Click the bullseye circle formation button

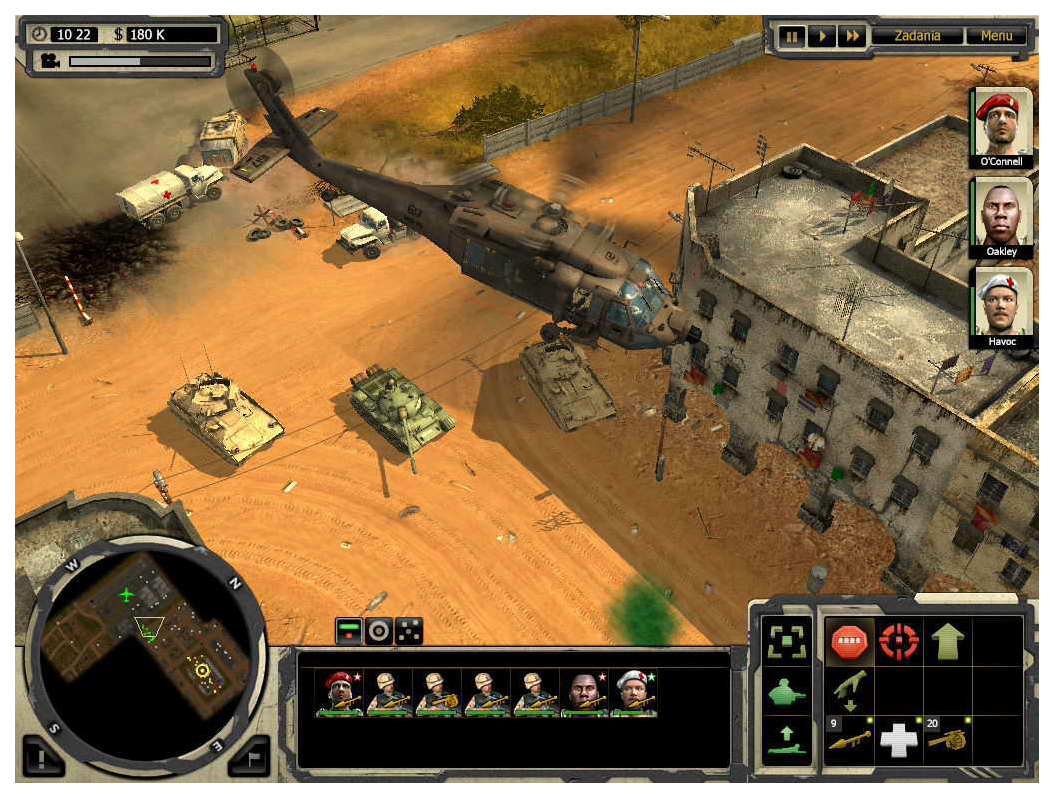[x=378, y=631]
